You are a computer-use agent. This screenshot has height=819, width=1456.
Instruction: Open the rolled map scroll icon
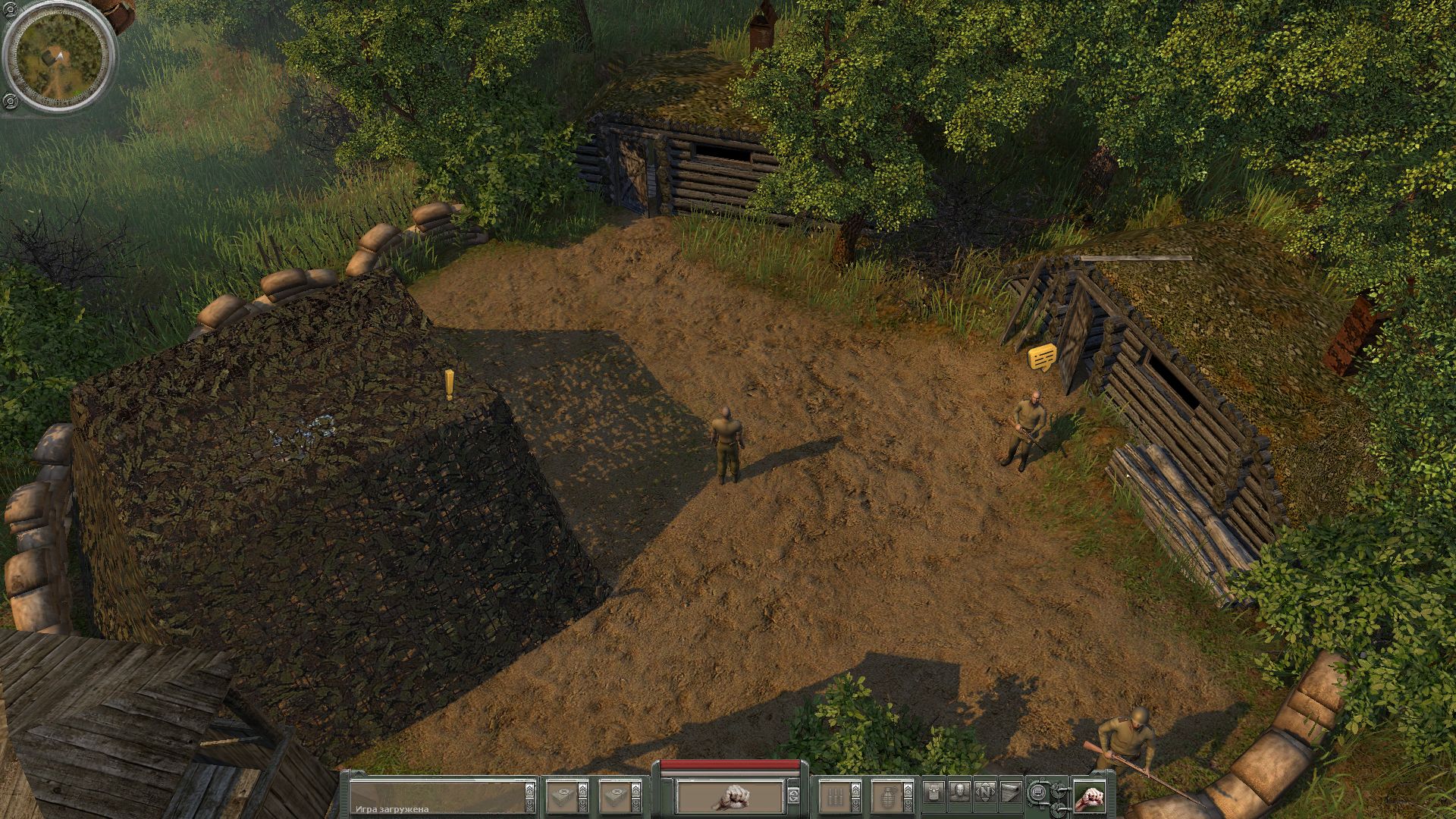point(1010,792)
